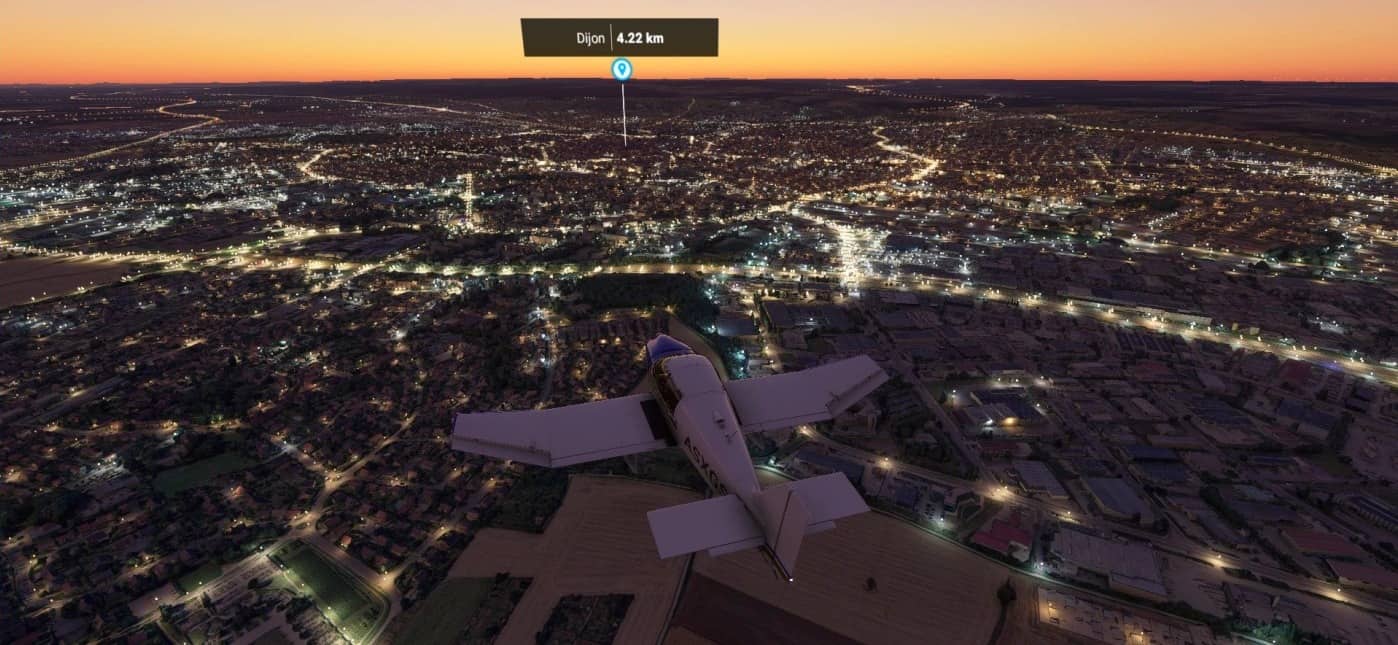This screenshot has width=1398, height=645.
Task: Select the Dijon point-of-interest label
Action: (619, 38)
